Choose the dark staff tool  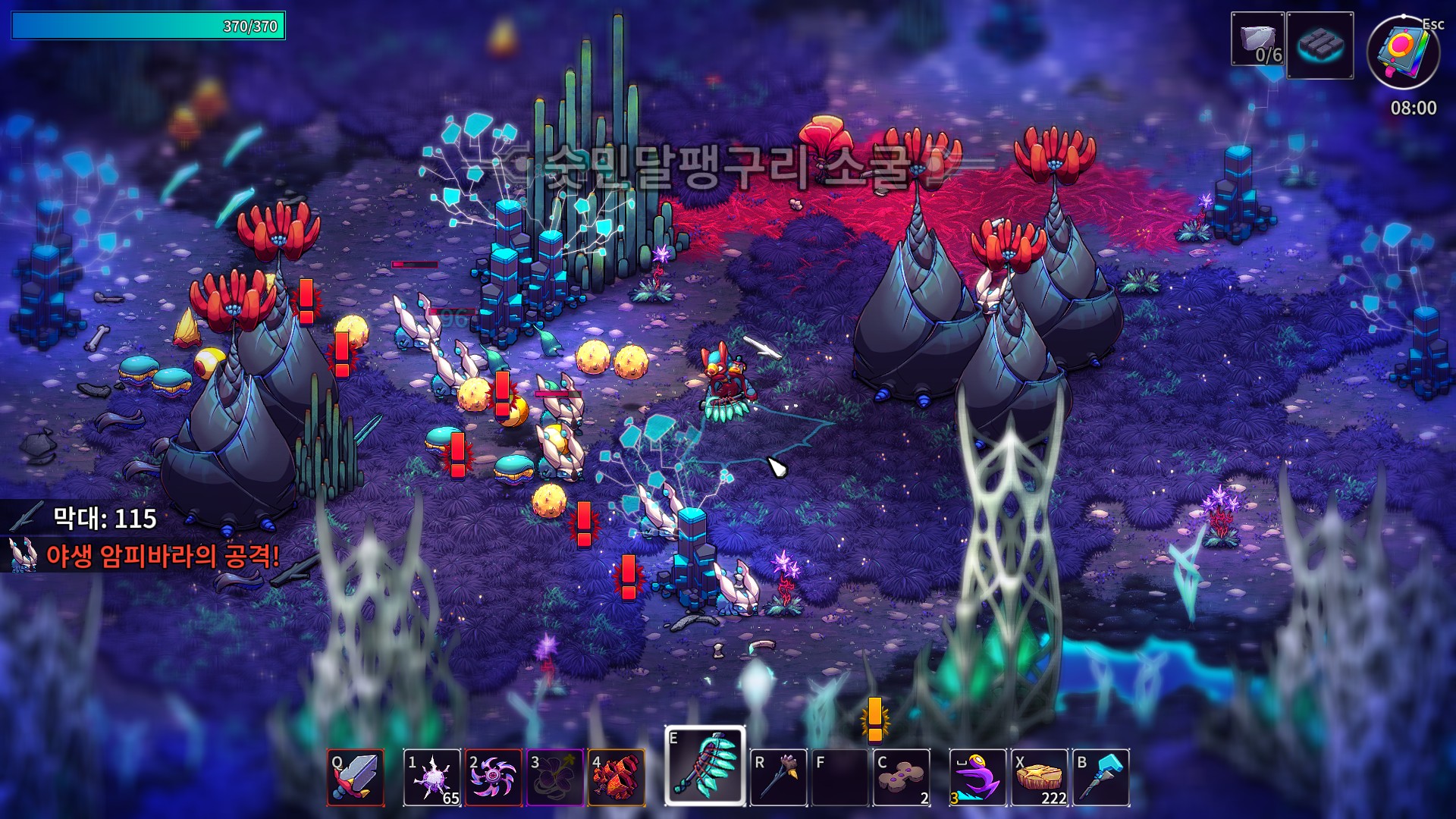point(778,777)
